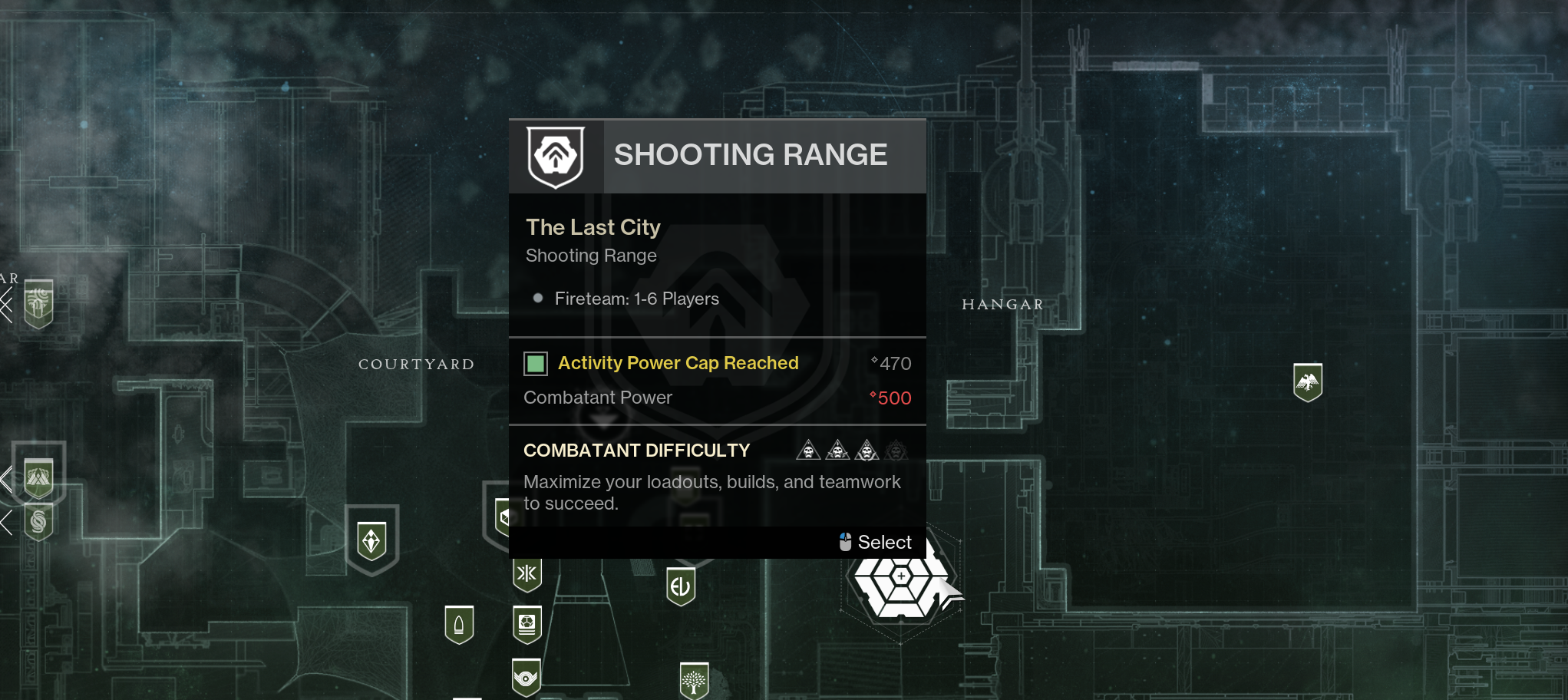1568x700 pixels.
Task: Click the diamond crystal vendor marker in the Courtyard
Action: point(371,541)
